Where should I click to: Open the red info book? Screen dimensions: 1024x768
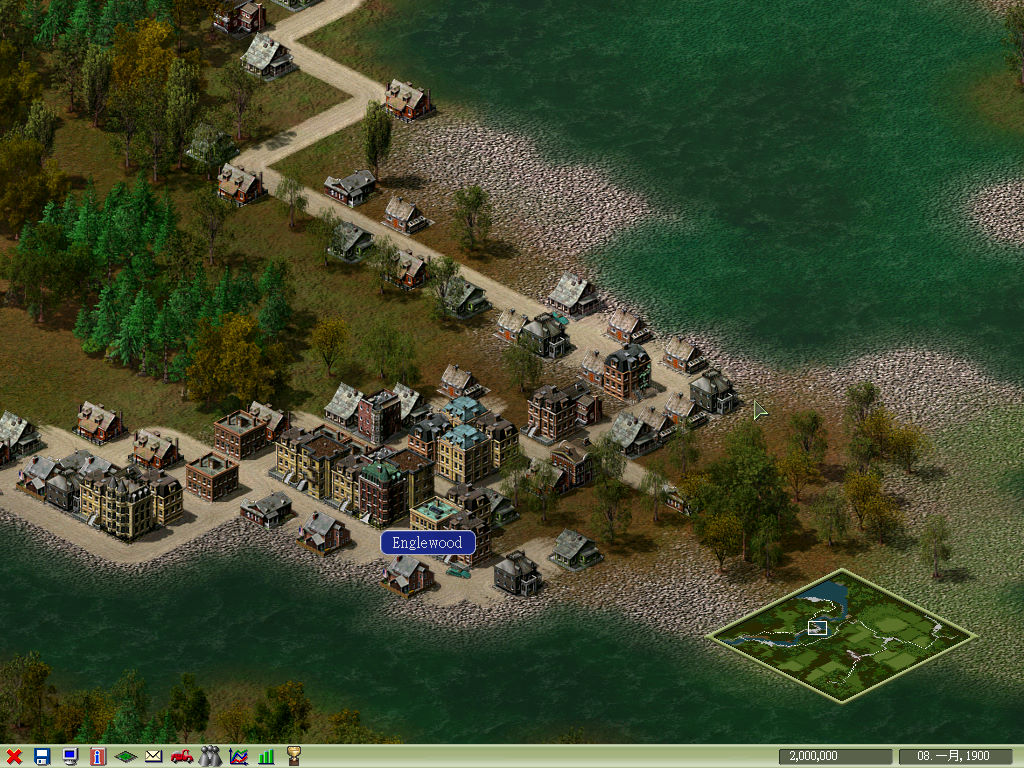coord(98,756)
